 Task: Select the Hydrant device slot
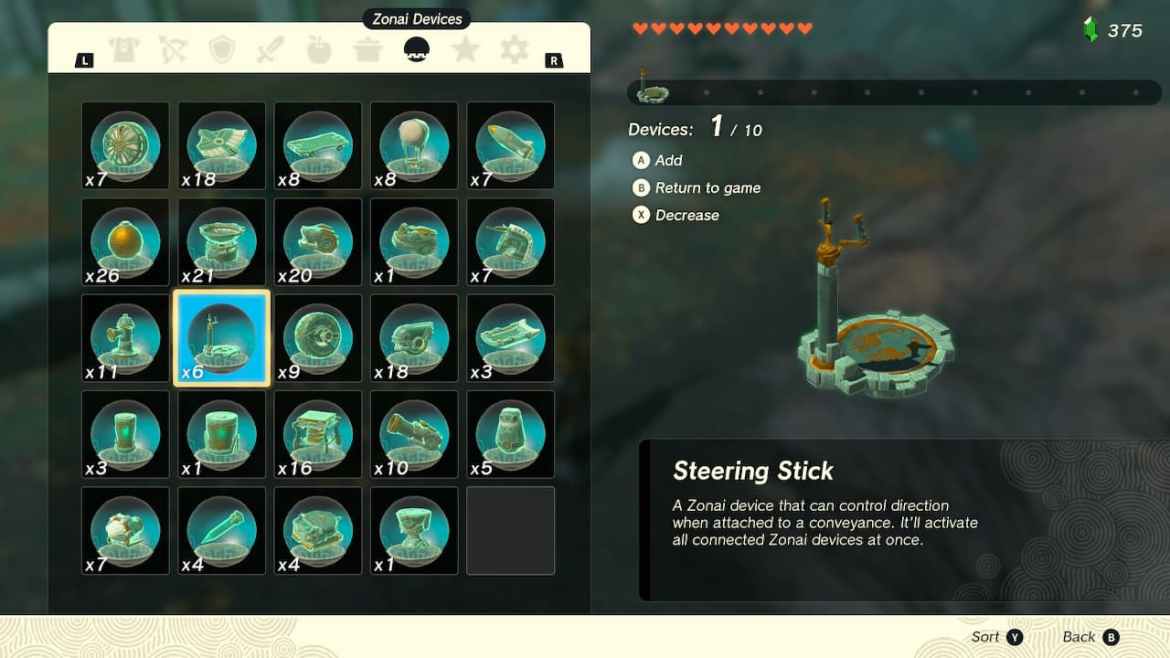point(125,338)
